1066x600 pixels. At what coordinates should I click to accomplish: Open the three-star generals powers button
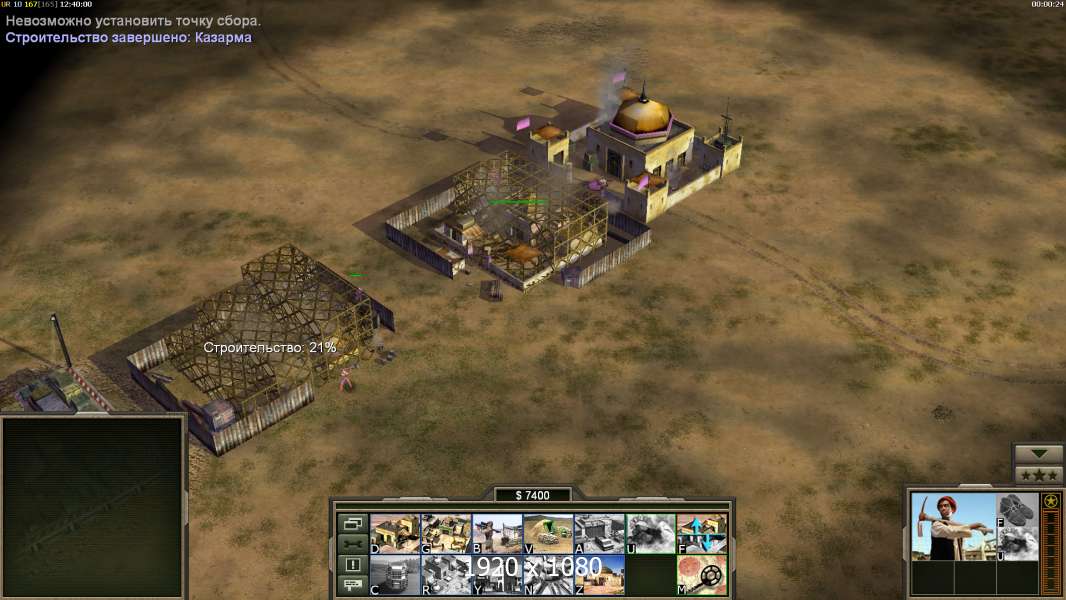pos(1038,475)
